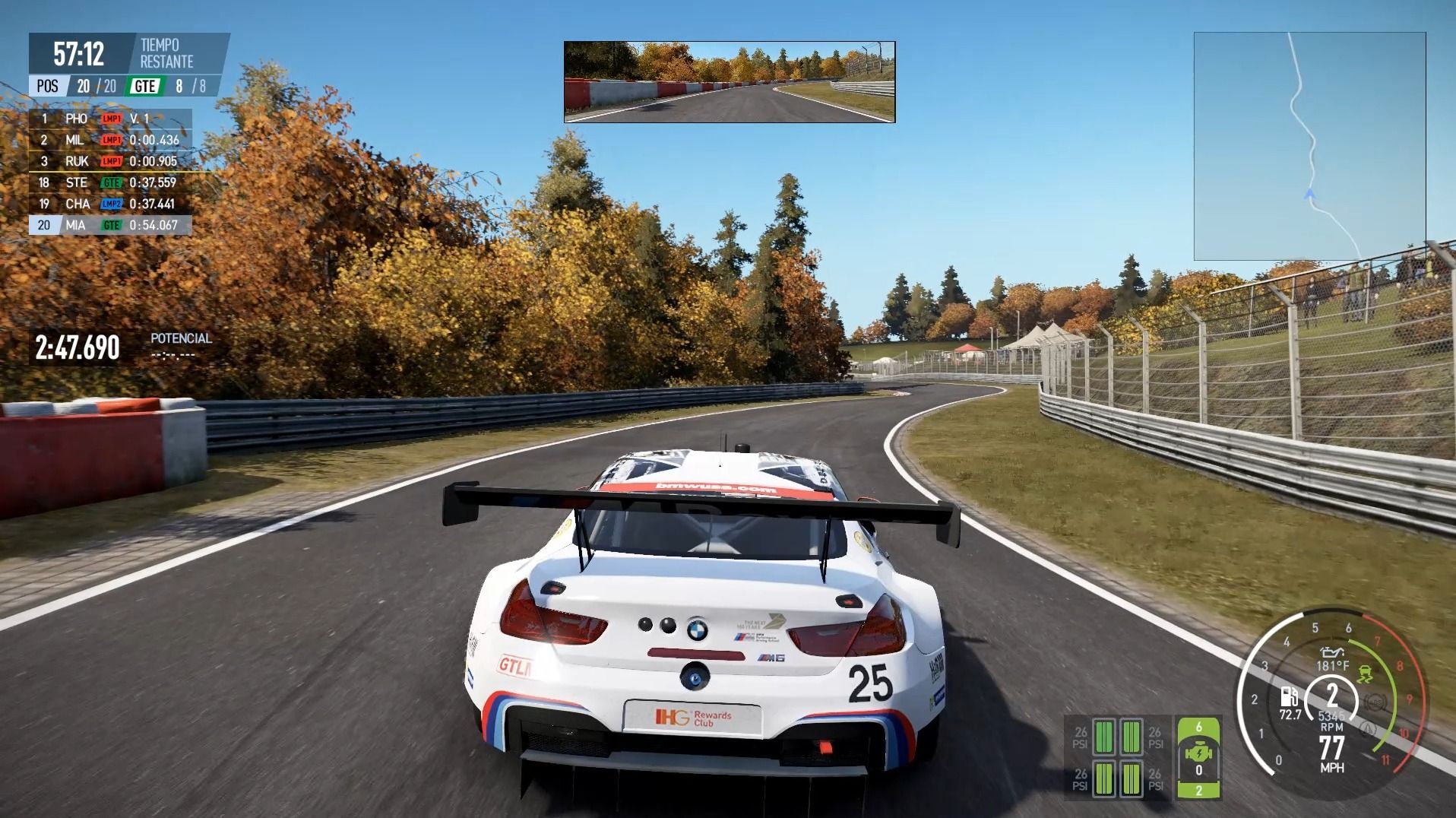Open the tyre pressure widget
1456x818 pixels.
click(1117, 757)
